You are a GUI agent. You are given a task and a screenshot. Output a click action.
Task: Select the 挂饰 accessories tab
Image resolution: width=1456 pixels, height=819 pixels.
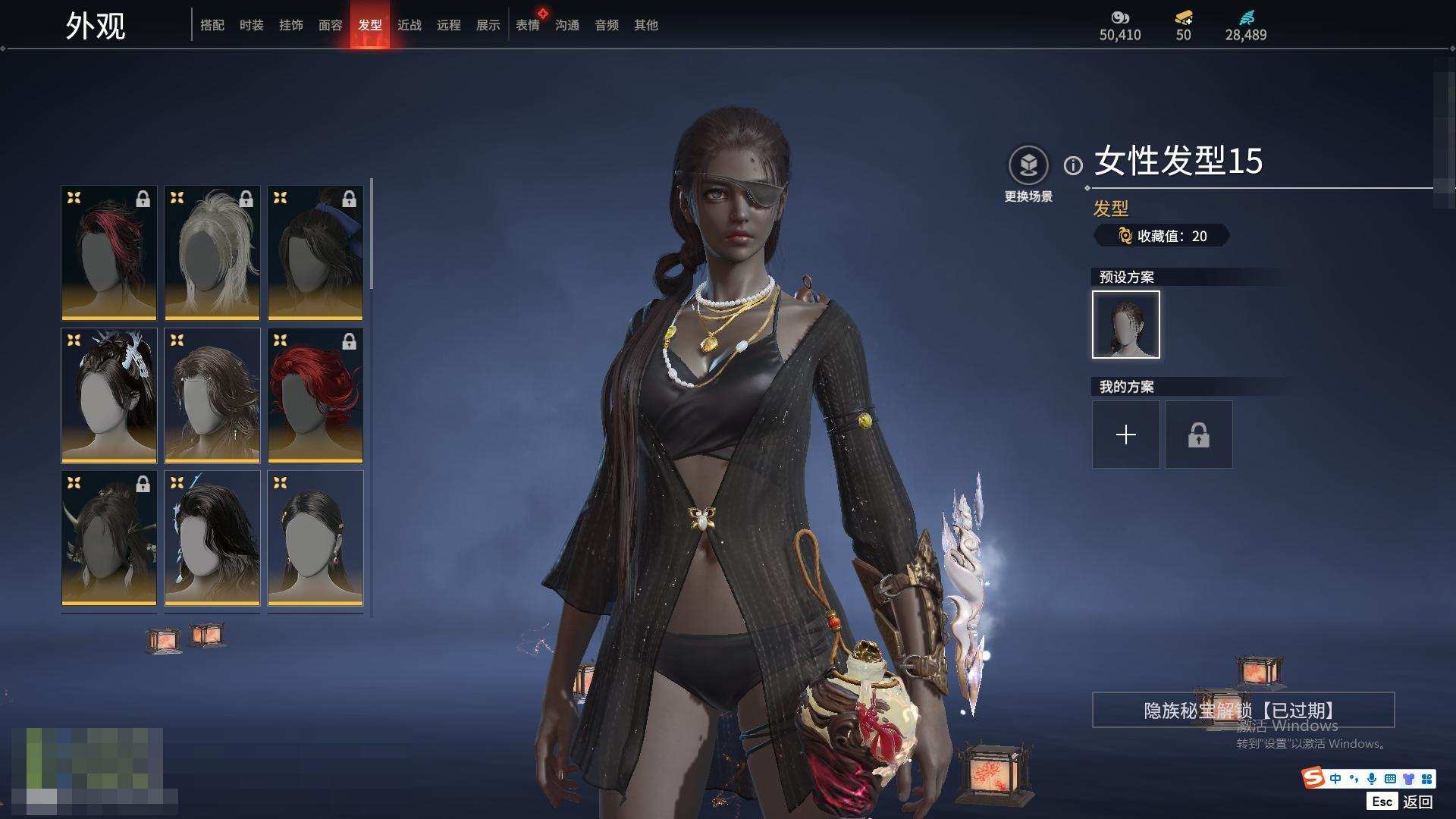[291, 25]
